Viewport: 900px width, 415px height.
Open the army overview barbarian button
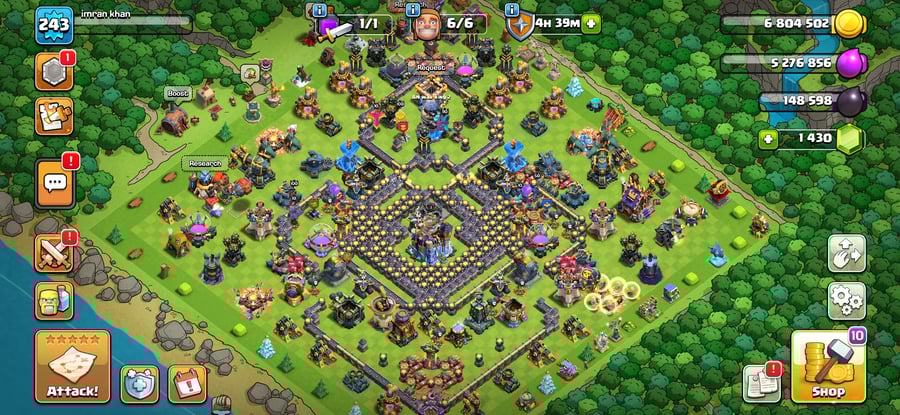pyautogui.click(x=53, y=299)
